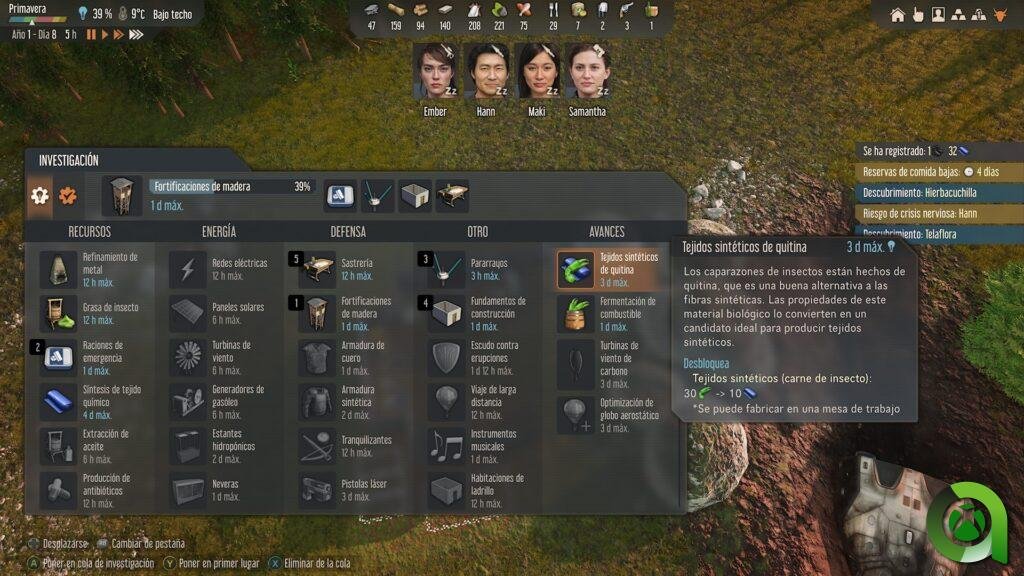Choose the Neveras research entry
The image size is (1024, 576).
click(x=188, y=490)
